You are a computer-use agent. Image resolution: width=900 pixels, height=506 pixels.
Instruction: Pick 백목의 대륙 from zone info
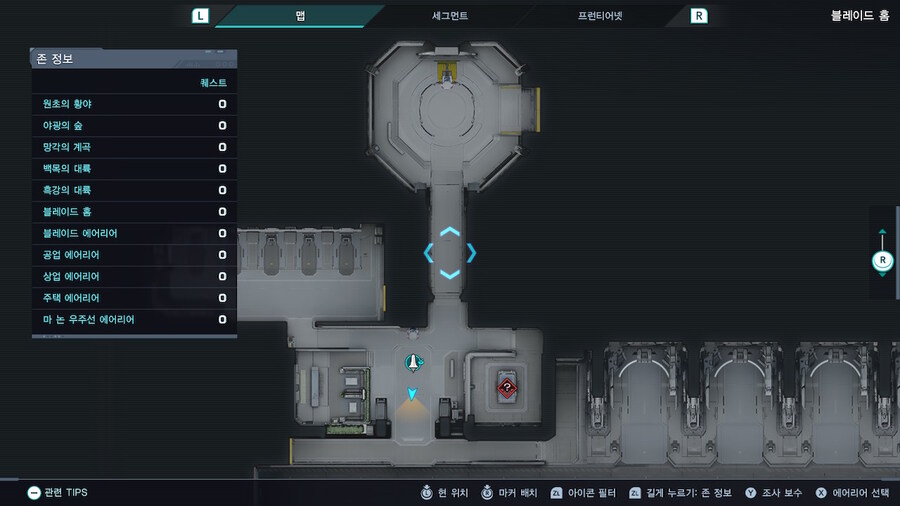click(134, 169)
